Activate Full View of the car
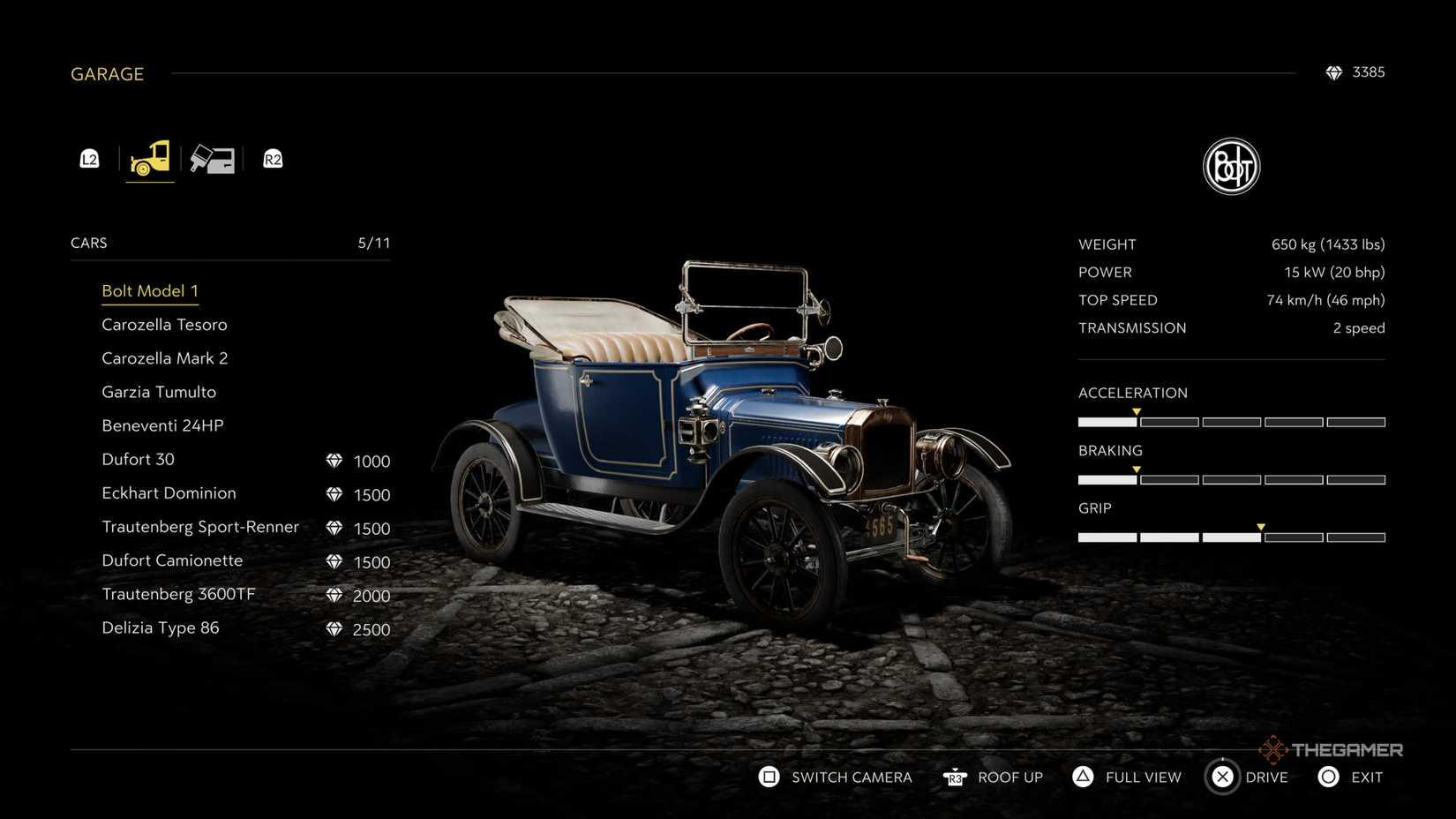 pyautogui.click(x=1126, y=778)
